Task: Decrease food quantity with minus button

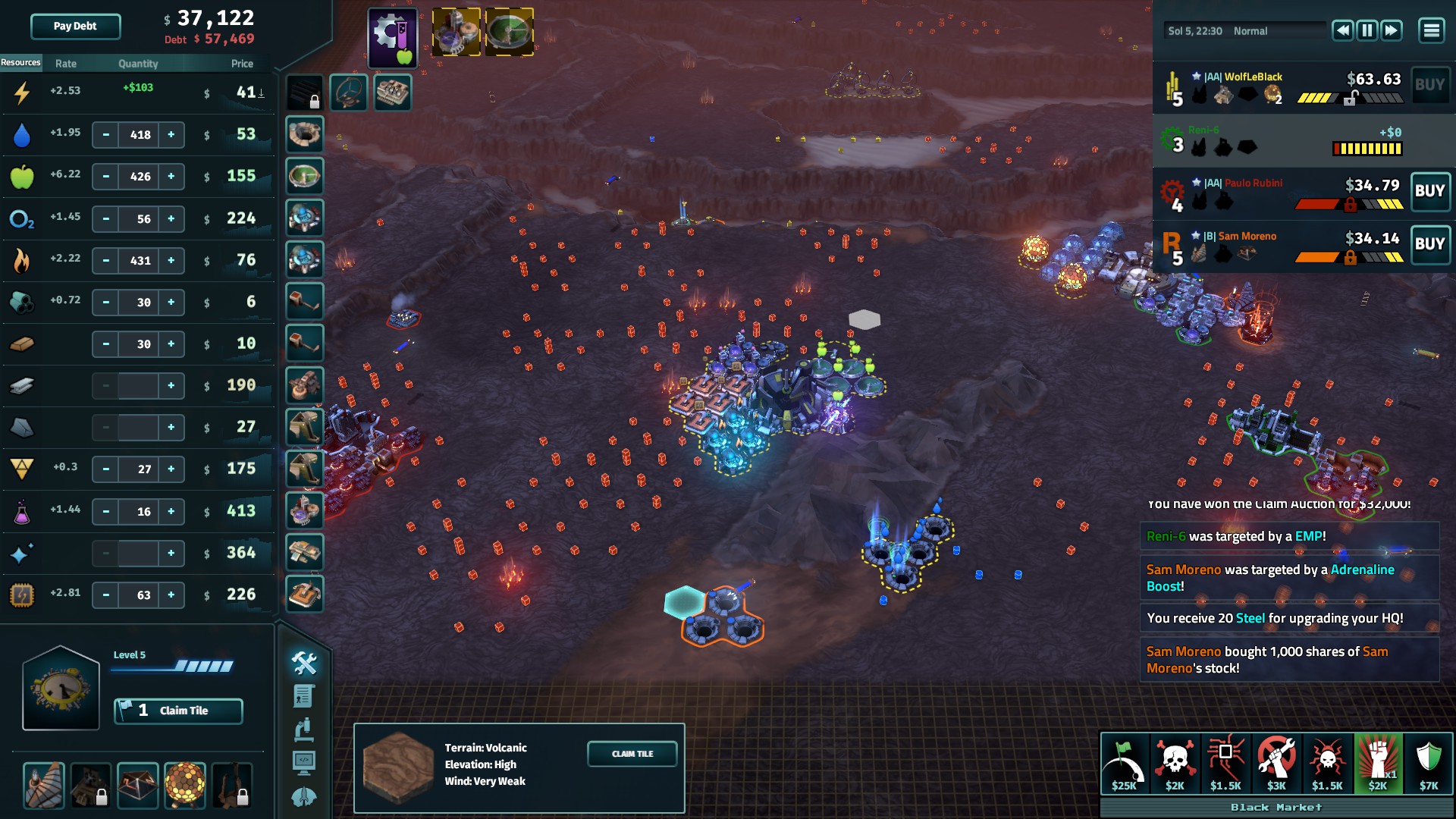Action: pyautogui.click(x=106, y=177)
